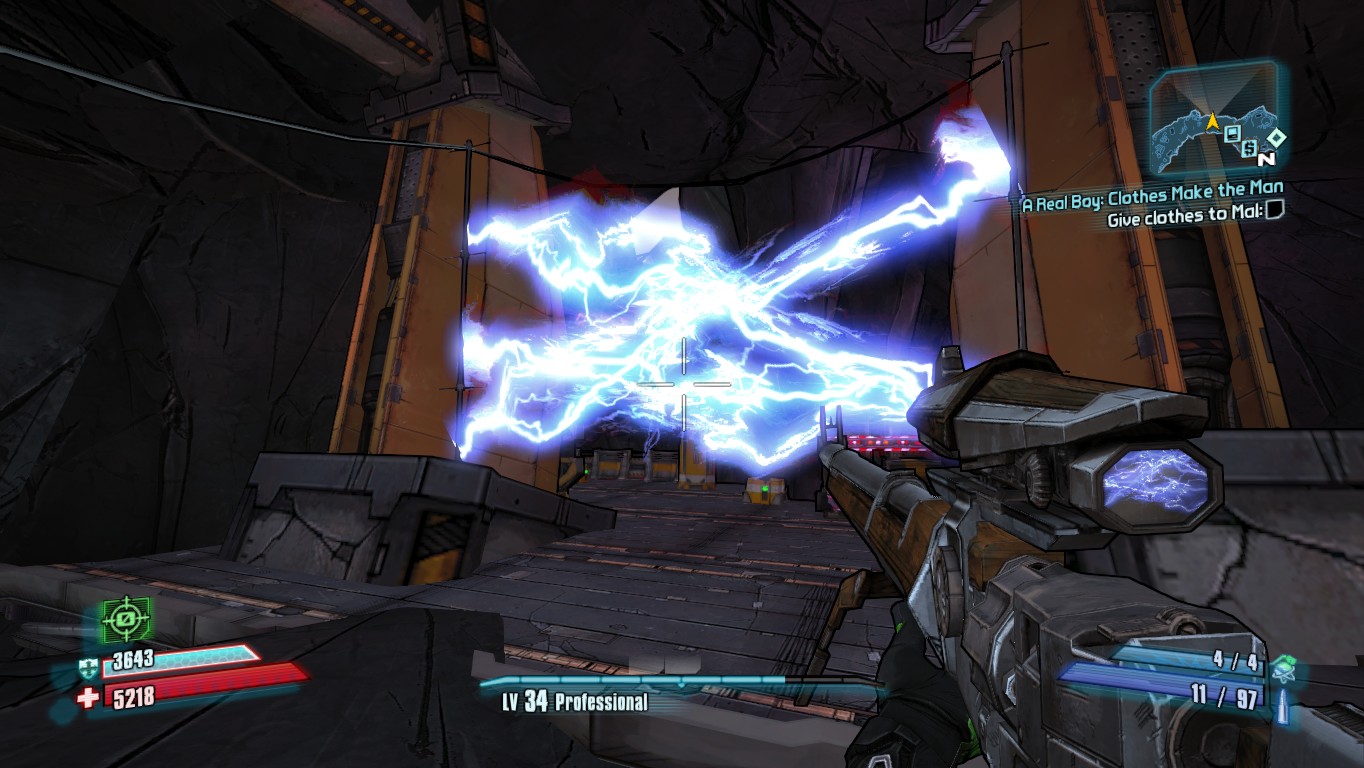1364x768 pixels.
Task: Click the dollar vendor icon on the minimap
Action: tap(1249, 149)
